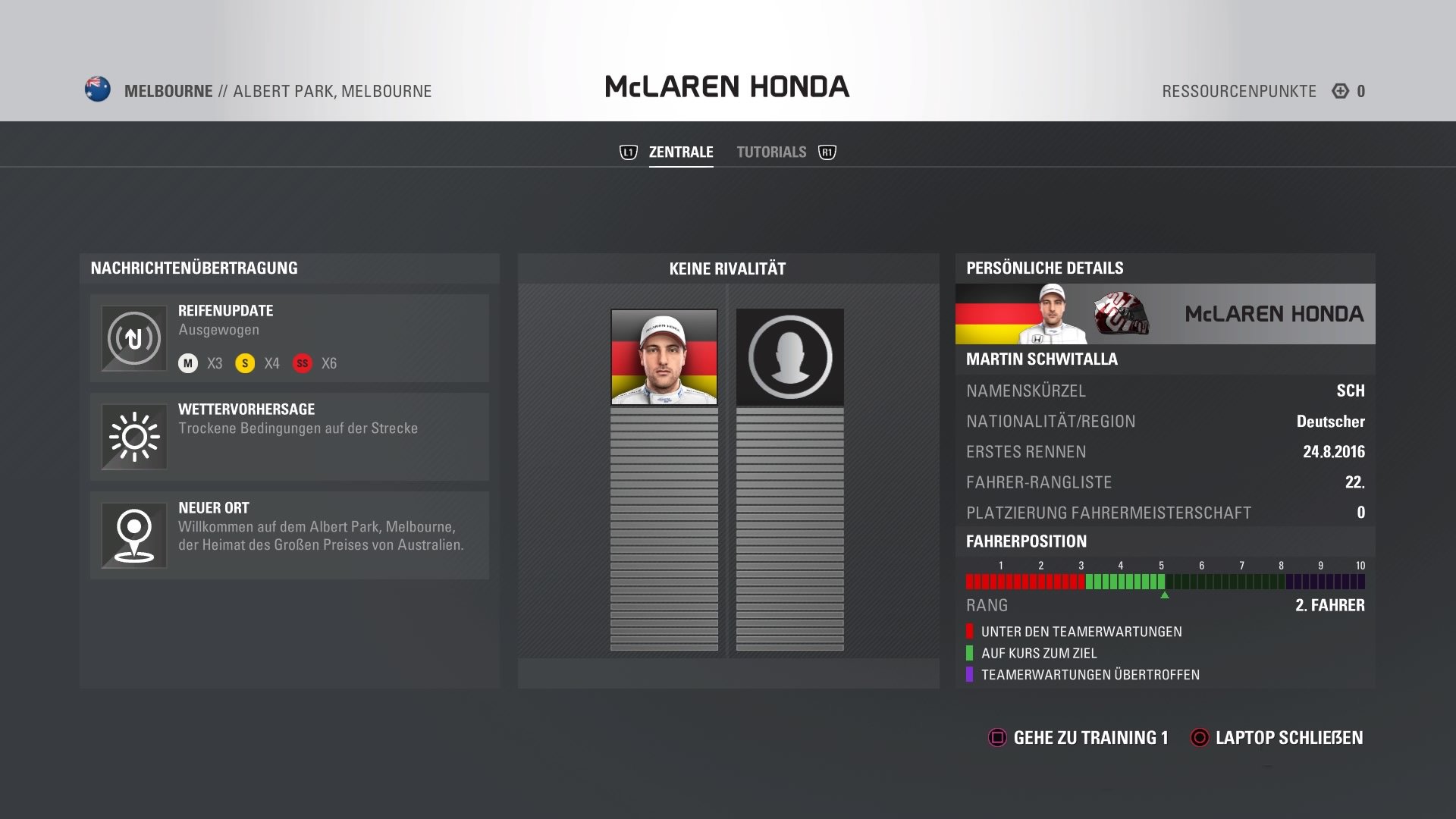The image size is (1456, 819).
Task: Switch to the Tutorials tab
Action: pos(771,151)
